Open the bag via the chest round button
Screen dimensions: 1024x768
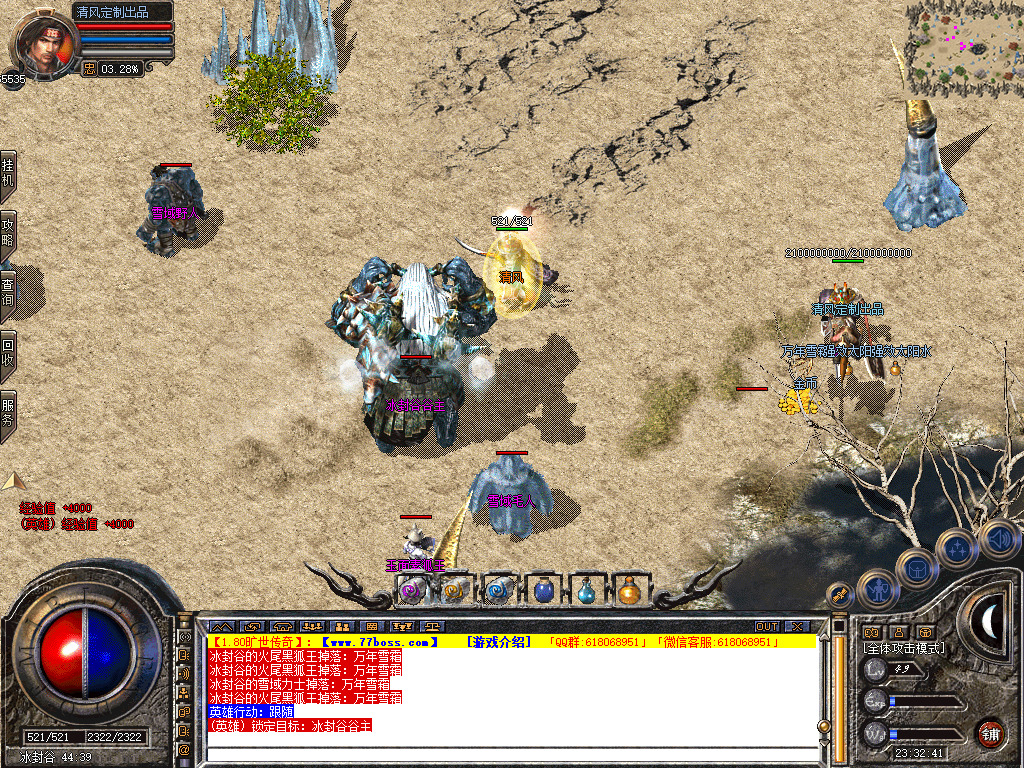[916, 568]
